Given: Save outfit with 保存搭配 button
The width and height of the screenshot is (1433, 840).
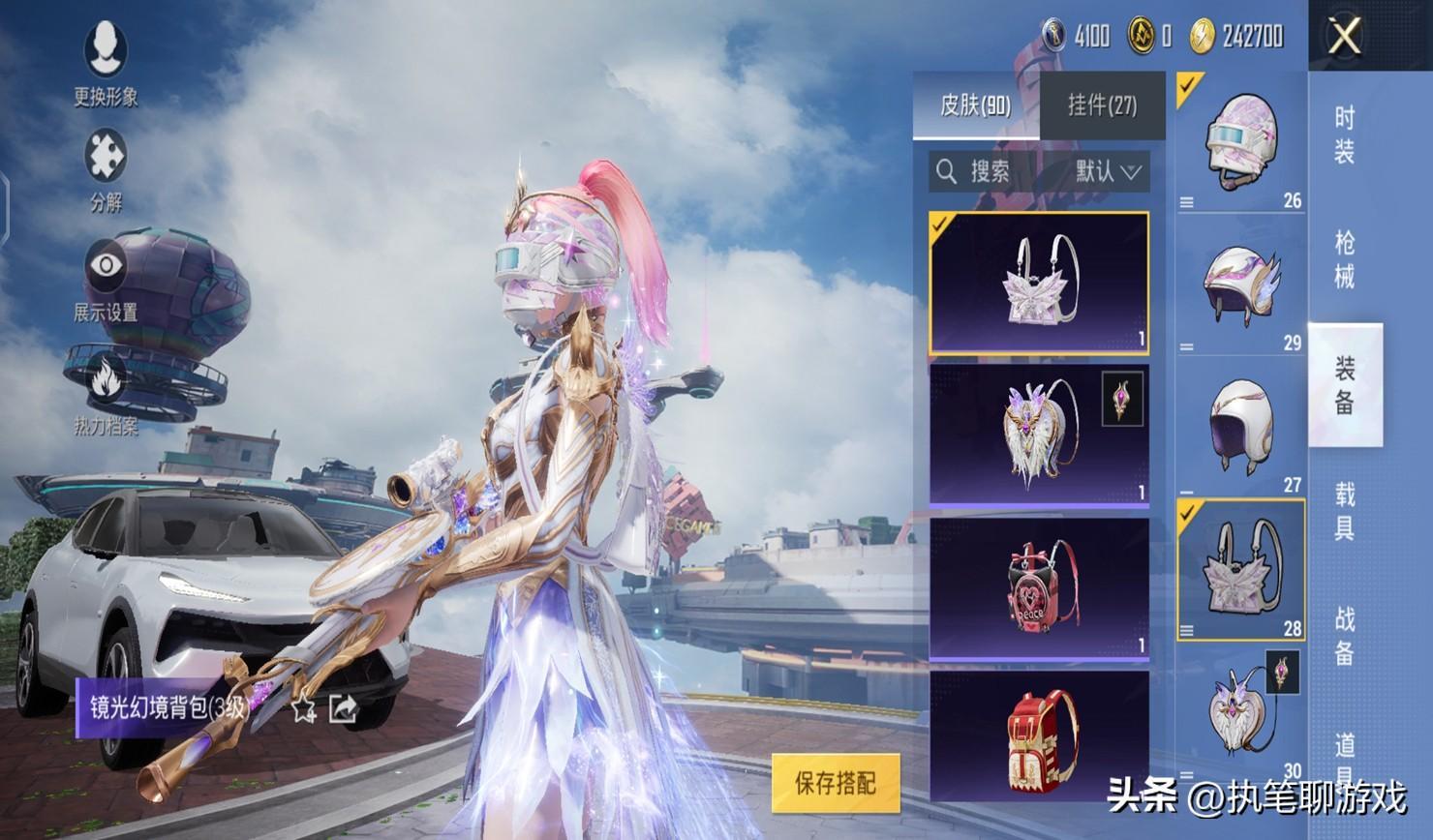Looking at the screenshot, I should click(x=836, y=783).
